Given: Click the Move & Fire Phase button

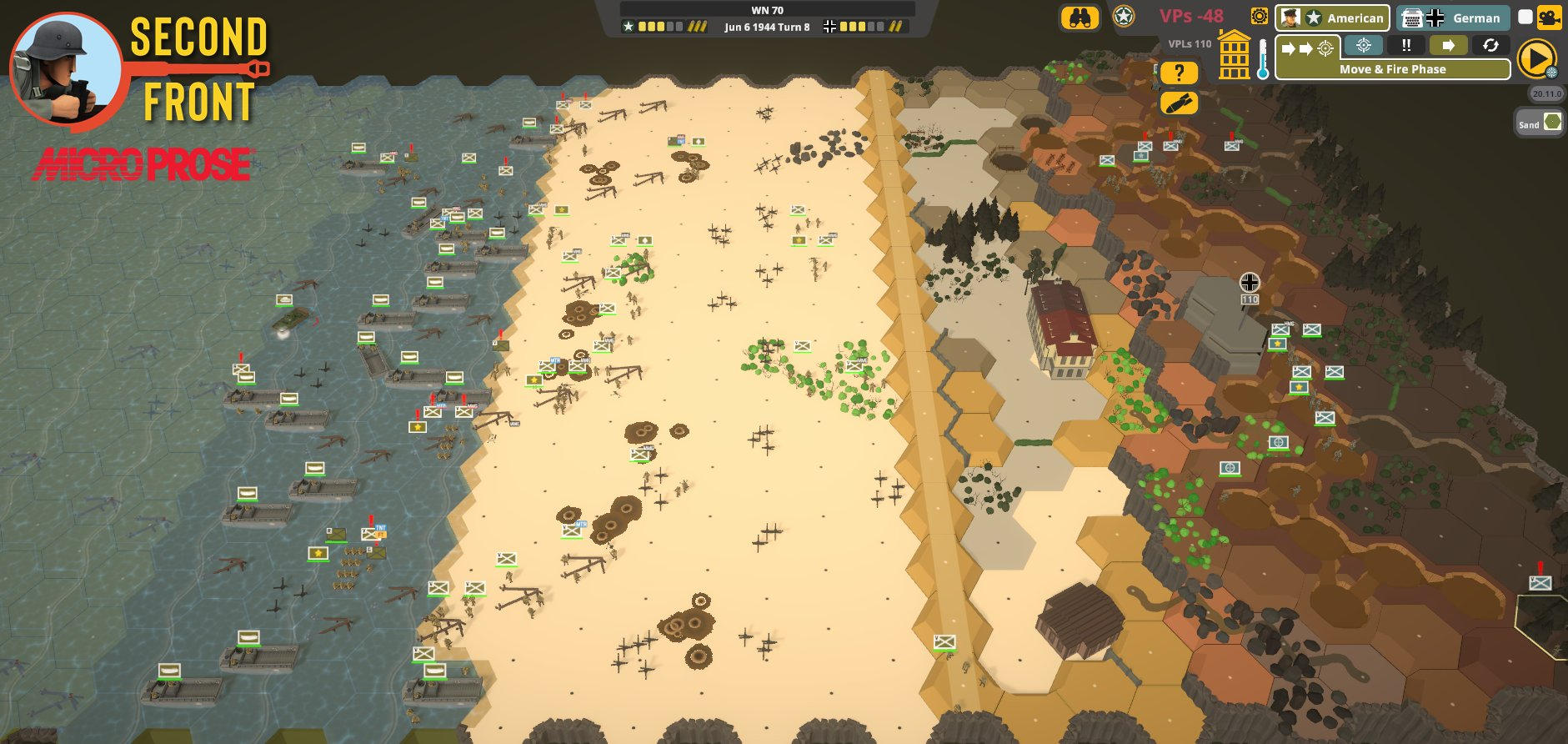Looking at the screenshot, I should [x=1393, y=69].
